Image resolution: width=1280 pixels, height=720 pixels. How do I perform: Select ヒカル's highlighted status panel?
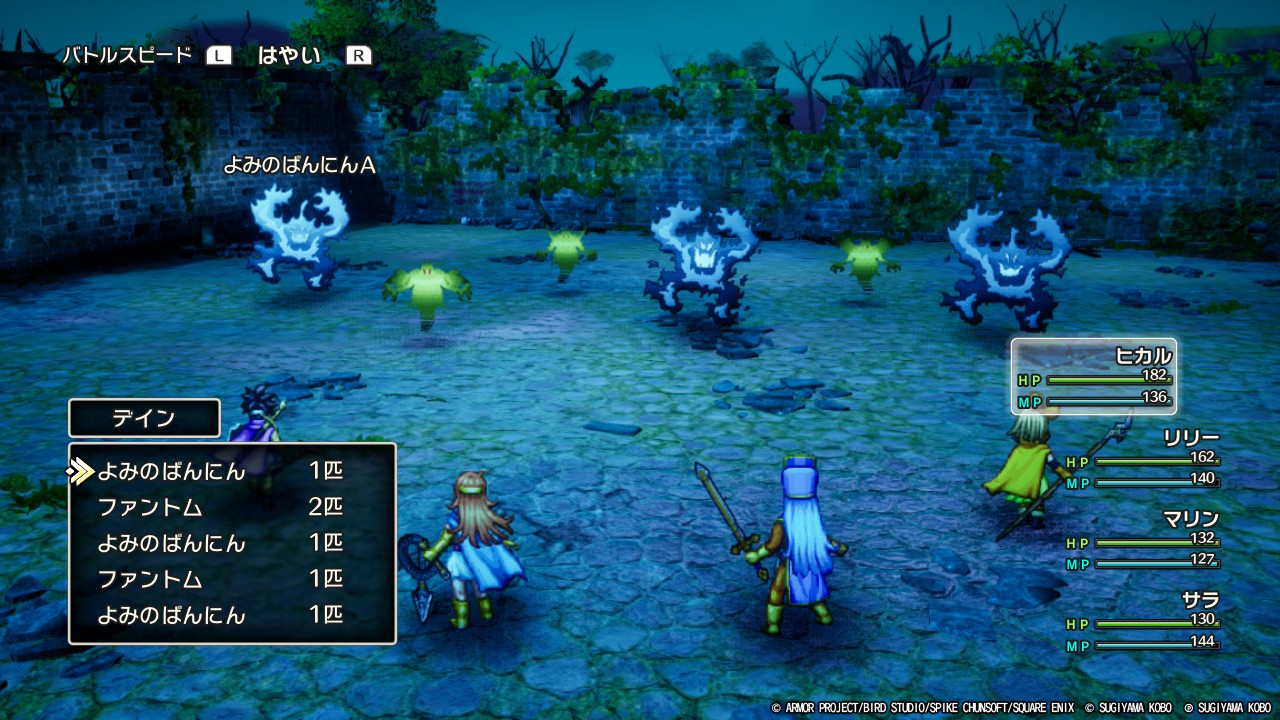(x=1093, y=376)
